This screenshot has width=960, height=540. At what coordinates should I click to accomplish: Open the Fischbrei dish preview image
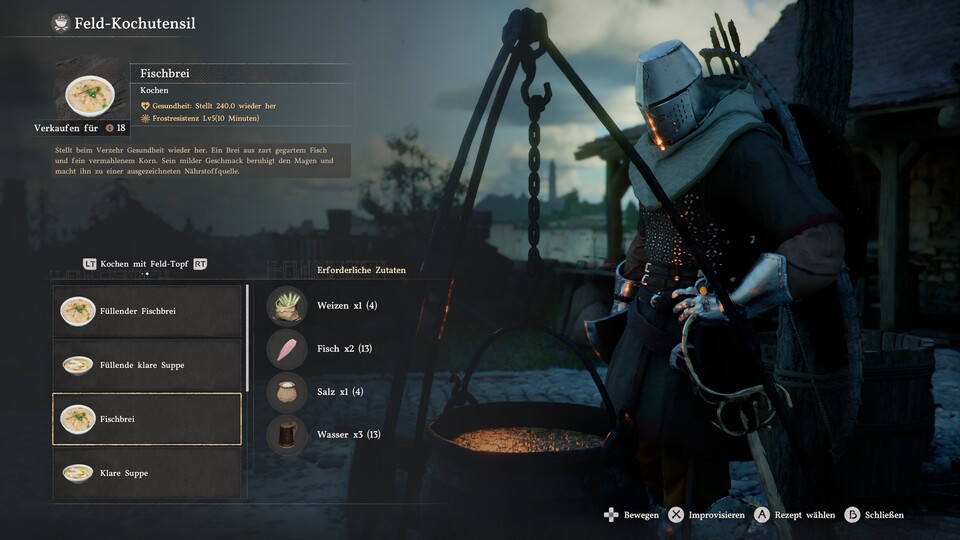click(90, 96)
